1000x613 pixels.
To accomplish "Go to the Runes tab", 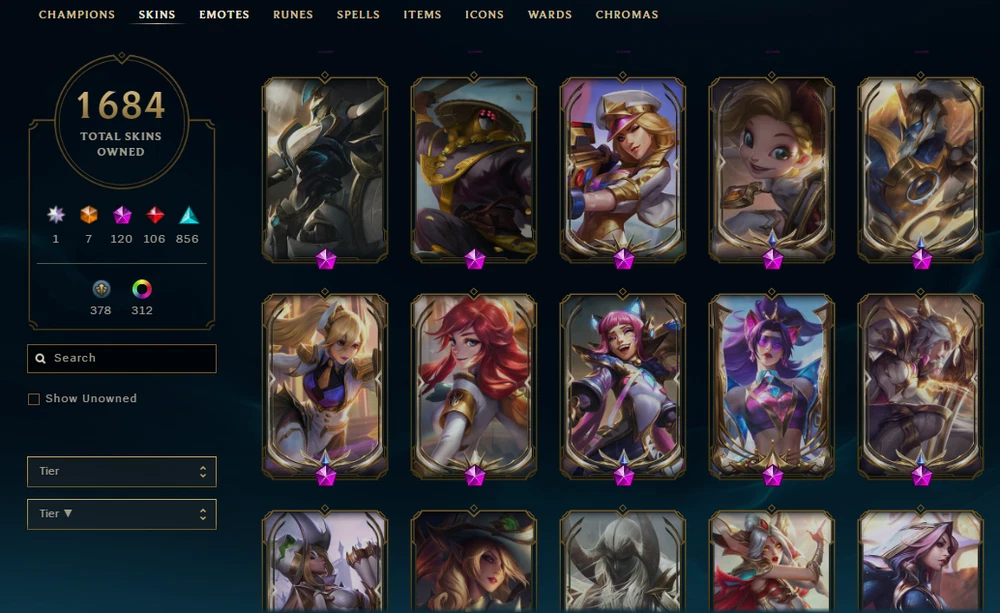I will tap(293, 15).
